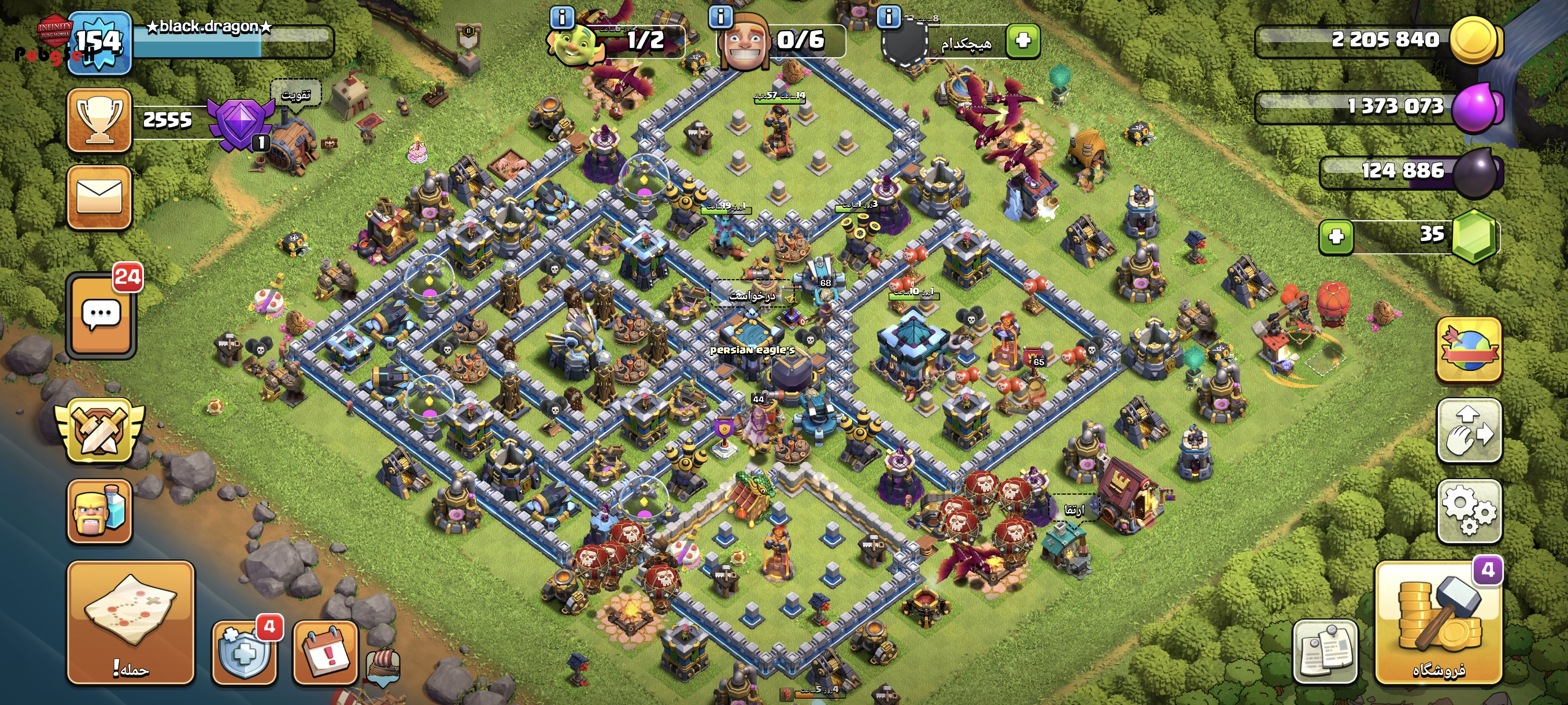Screen dimensions: 1568x705
Task: Open the shield status button
Action: [243, 652]
